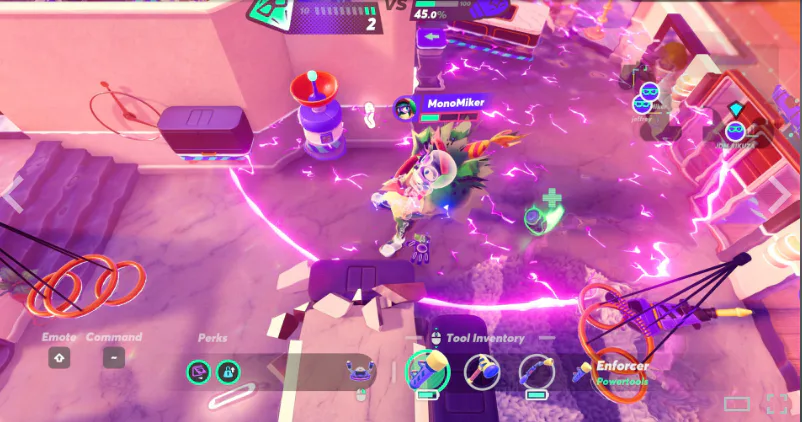This screenshot has width=802, height=422.
Task: Switch the video player to theater mode
Action: click(x=737, y=404)
